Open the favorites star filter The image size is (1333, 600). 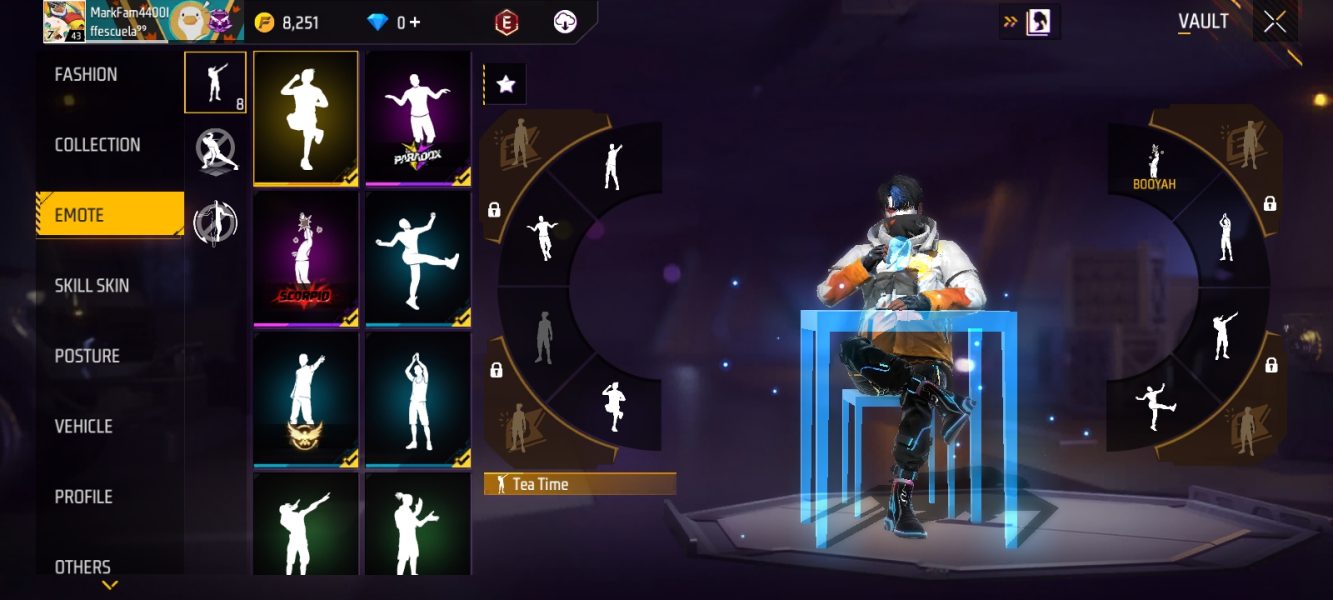(x=506, y=85)
